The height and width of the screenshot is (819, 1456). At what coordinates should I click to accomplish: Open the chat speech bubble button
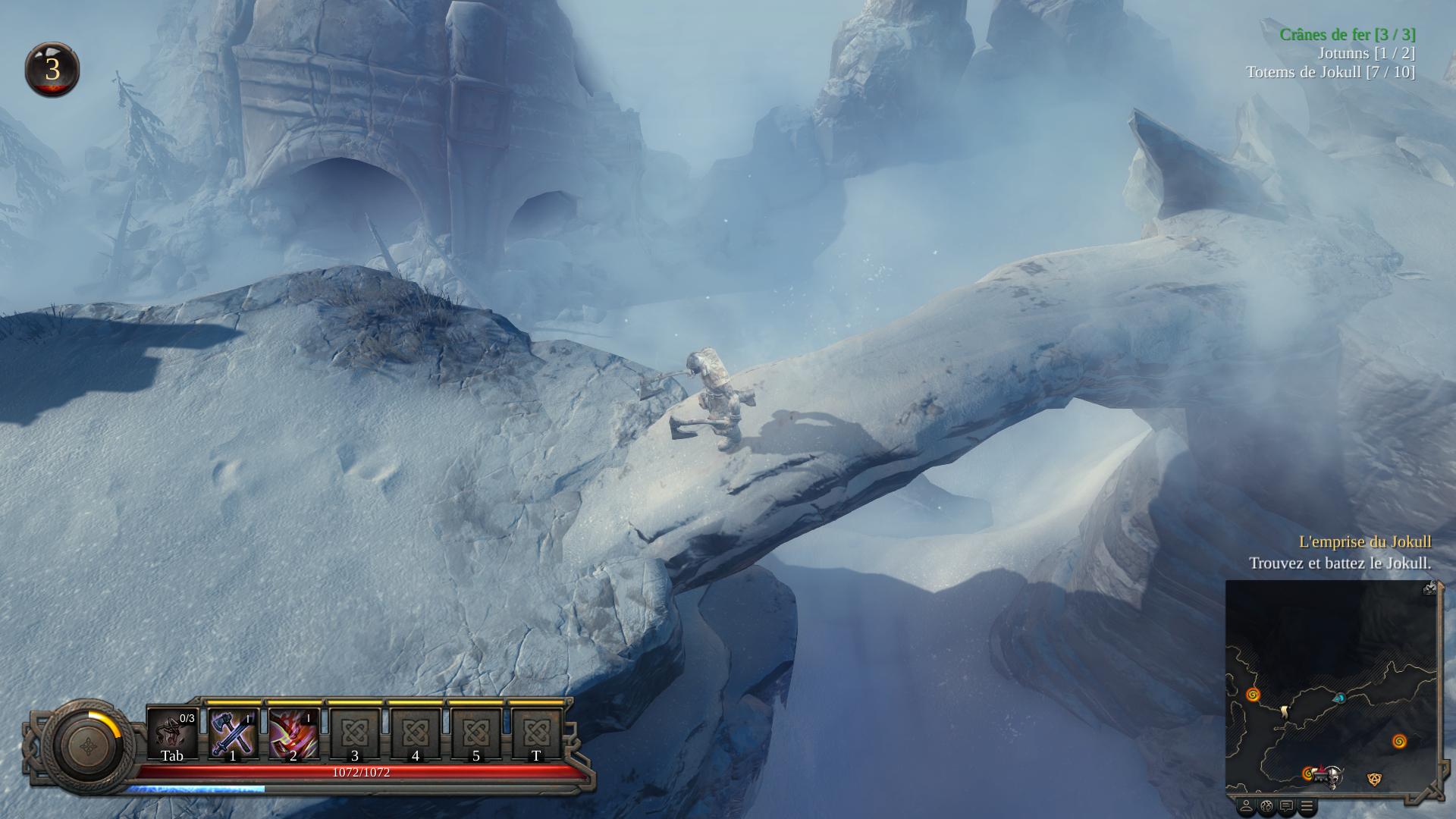[1287, 805]
